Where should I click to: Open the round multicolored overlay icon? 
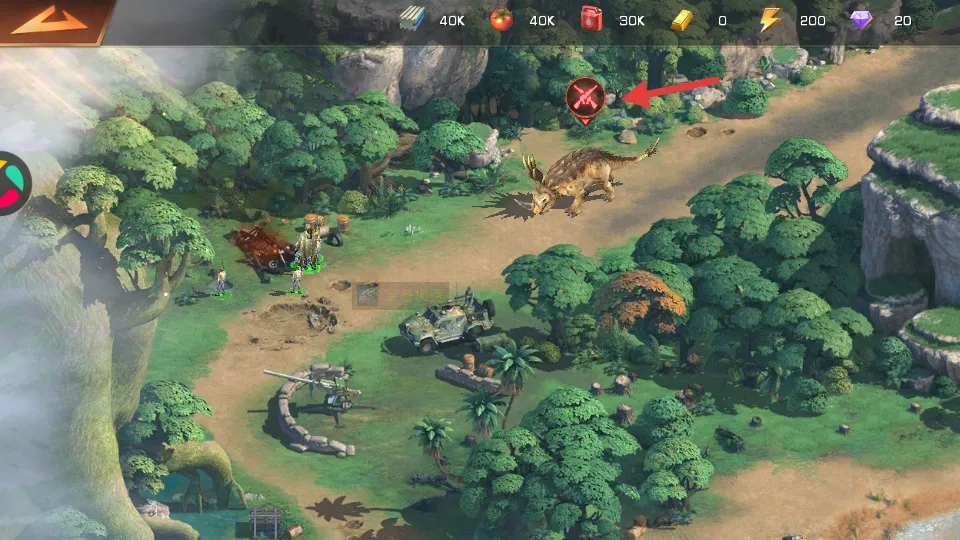(x=12, y=183)
